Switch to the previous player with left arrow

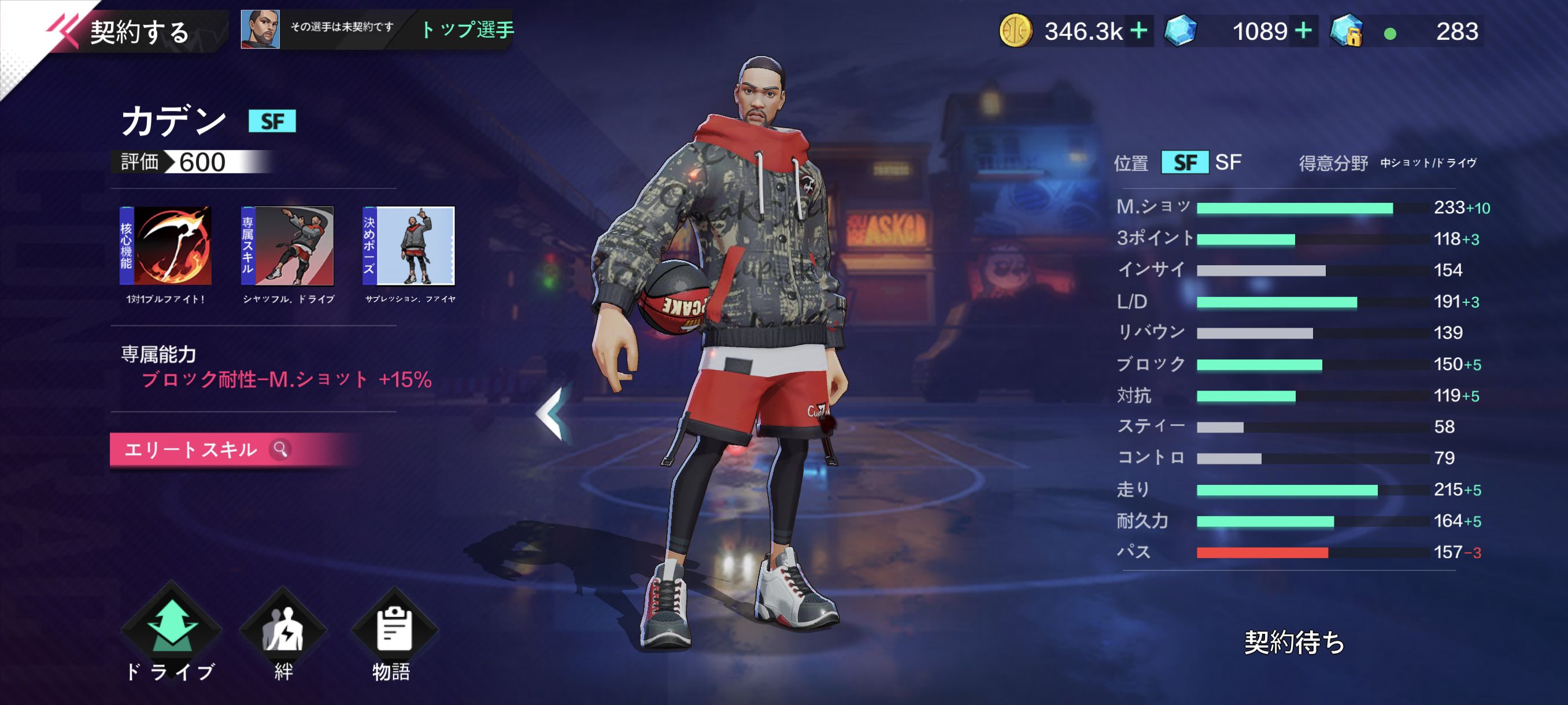pos(553,414)
